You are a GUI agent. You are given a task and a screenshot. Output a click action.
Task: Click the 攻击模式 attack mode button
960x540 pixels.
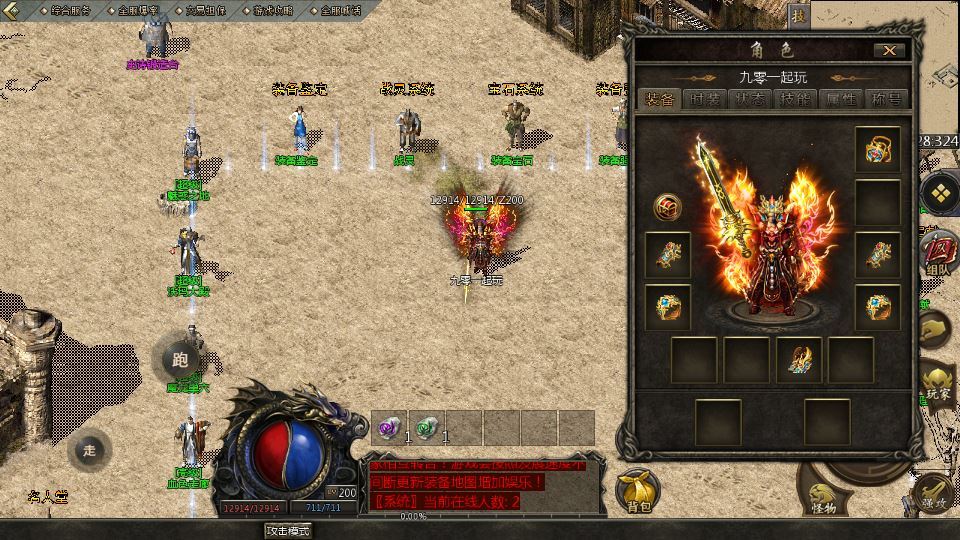288,530
